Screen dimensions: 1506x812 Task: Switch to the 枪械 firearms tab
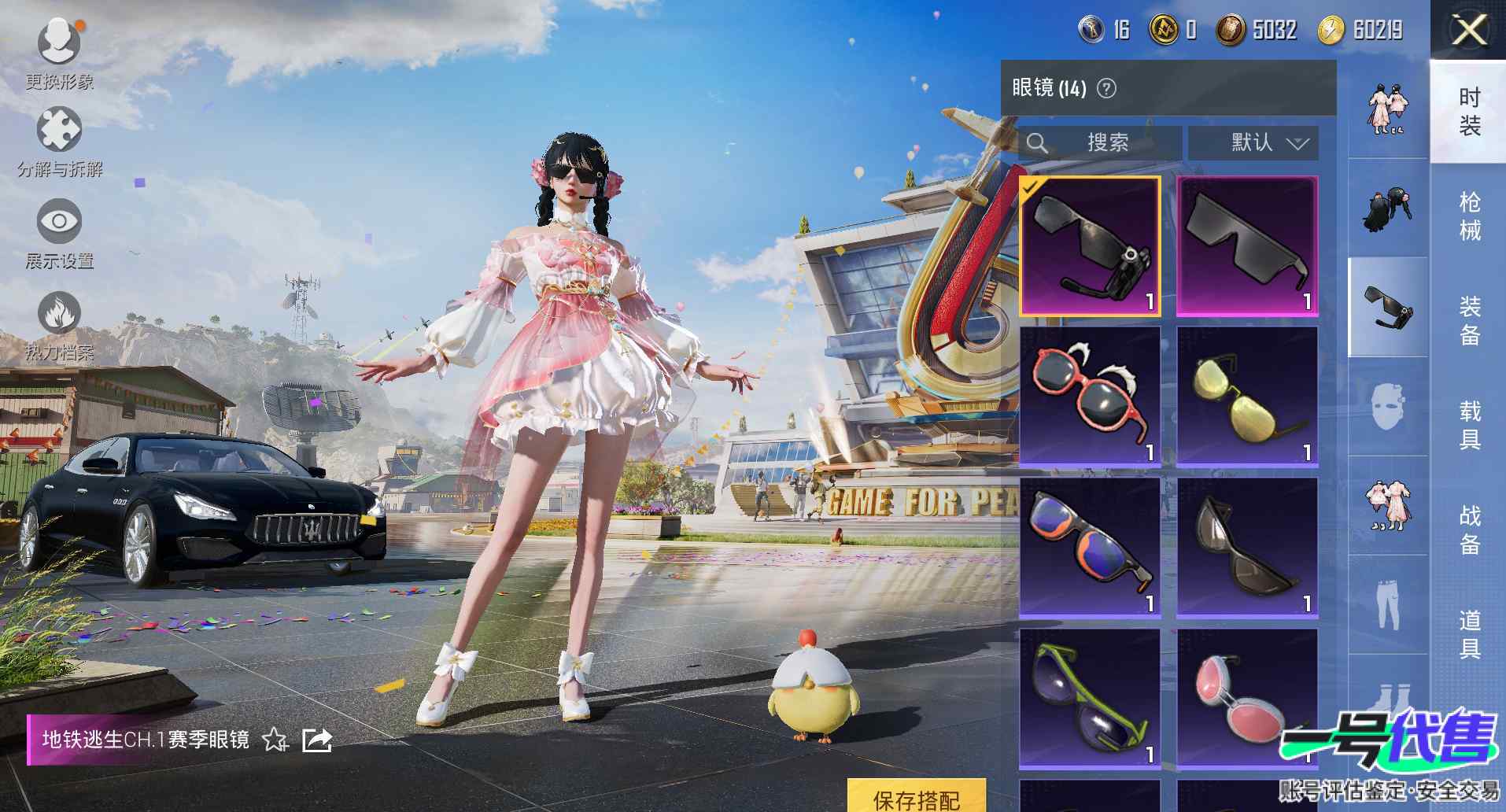(x=1469, y=216)
